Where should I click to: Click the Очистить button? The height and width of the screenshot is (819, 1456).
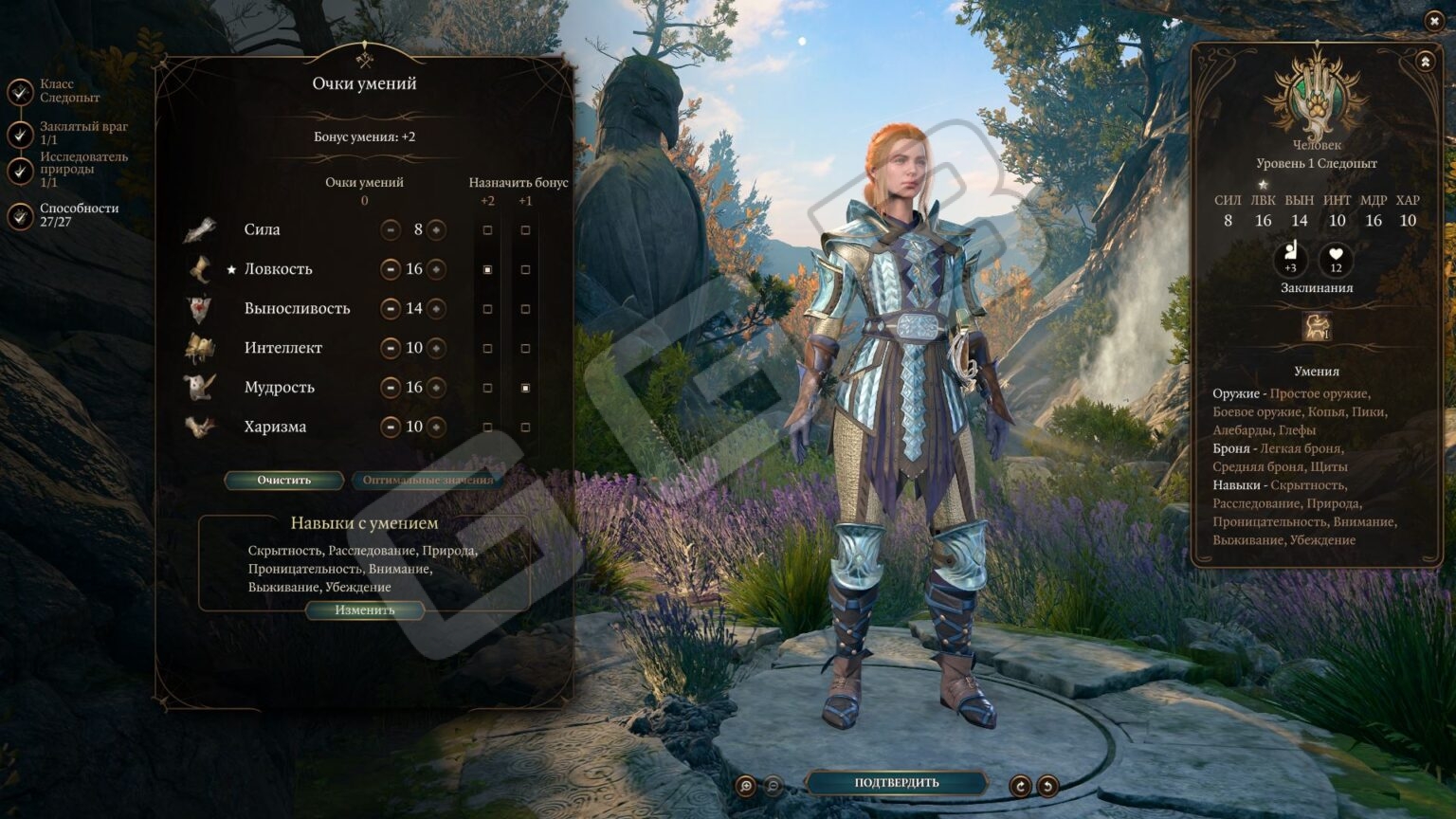(283, 481)
